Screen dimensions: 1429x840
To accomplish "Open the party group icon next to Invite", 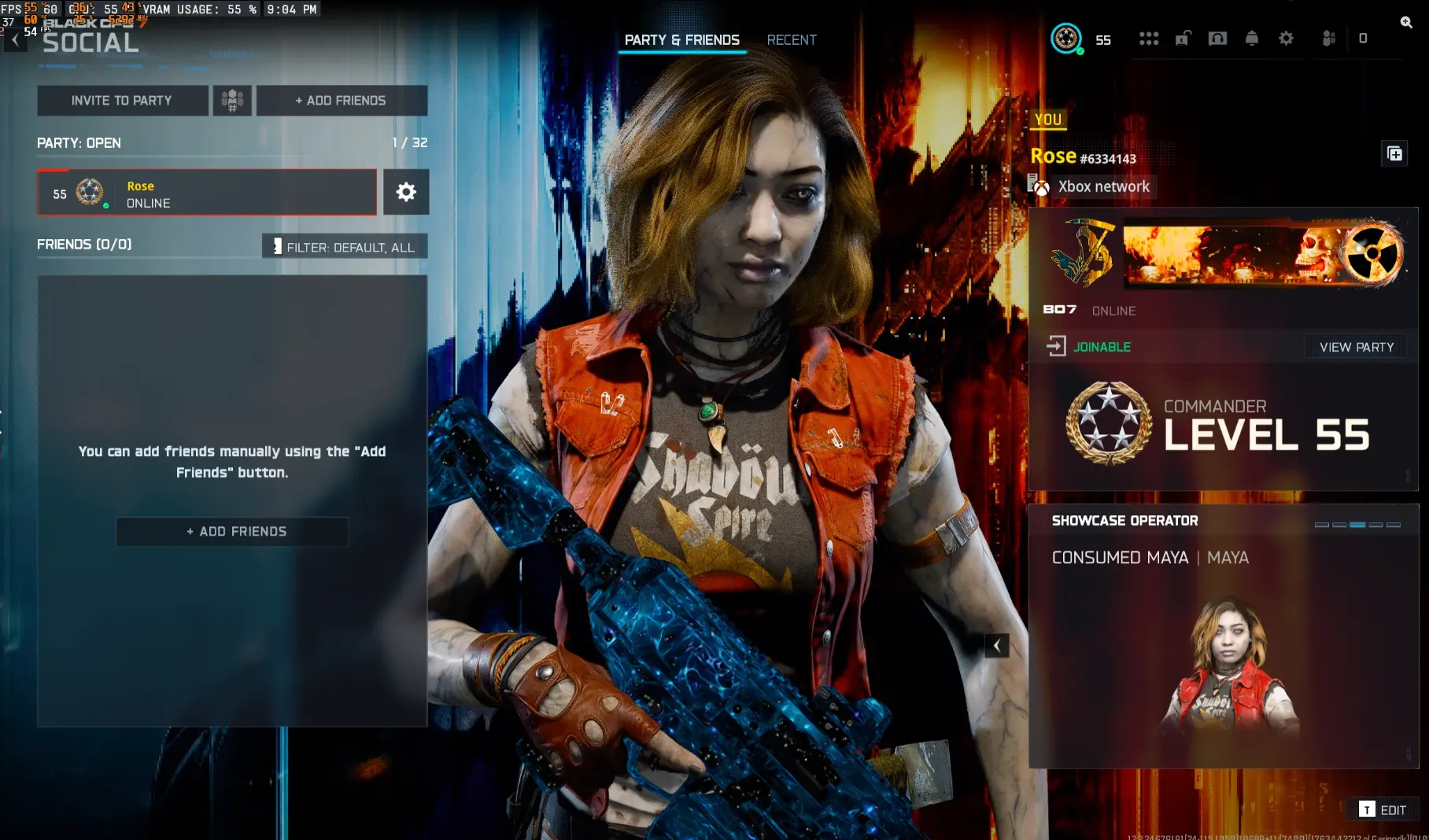I will tap(232, 101).
